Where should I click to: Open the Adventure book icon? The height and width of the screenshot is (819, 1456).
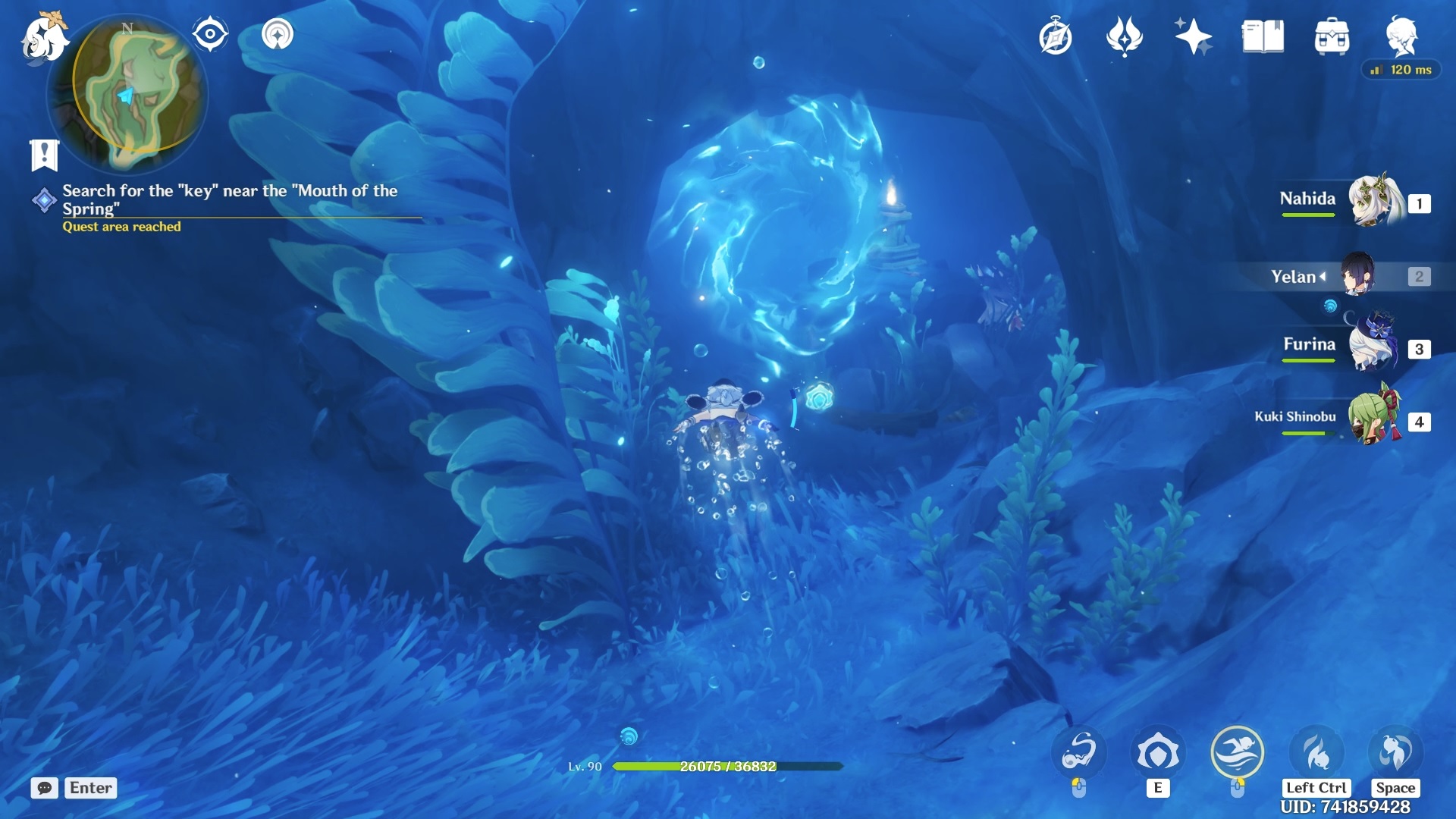coord(1263,36)
